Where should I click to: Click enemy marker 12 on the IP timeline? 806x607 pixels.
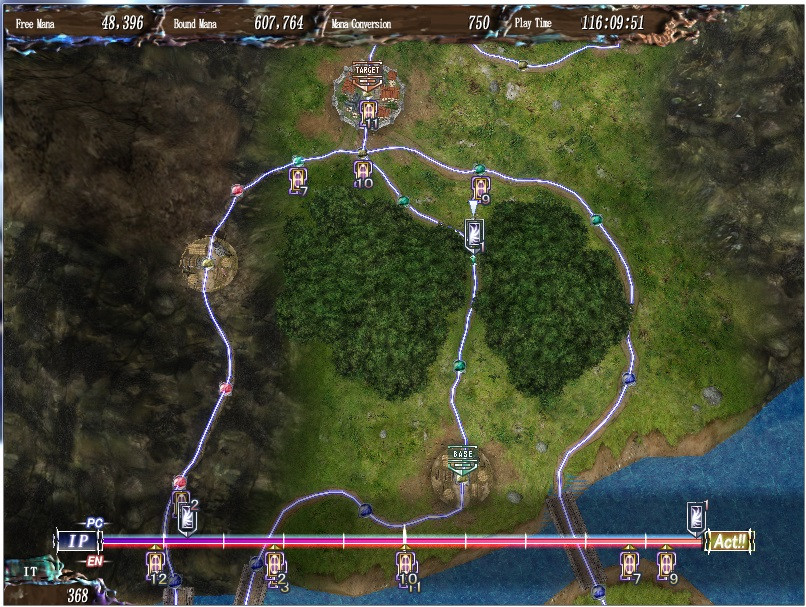[155, 563]
